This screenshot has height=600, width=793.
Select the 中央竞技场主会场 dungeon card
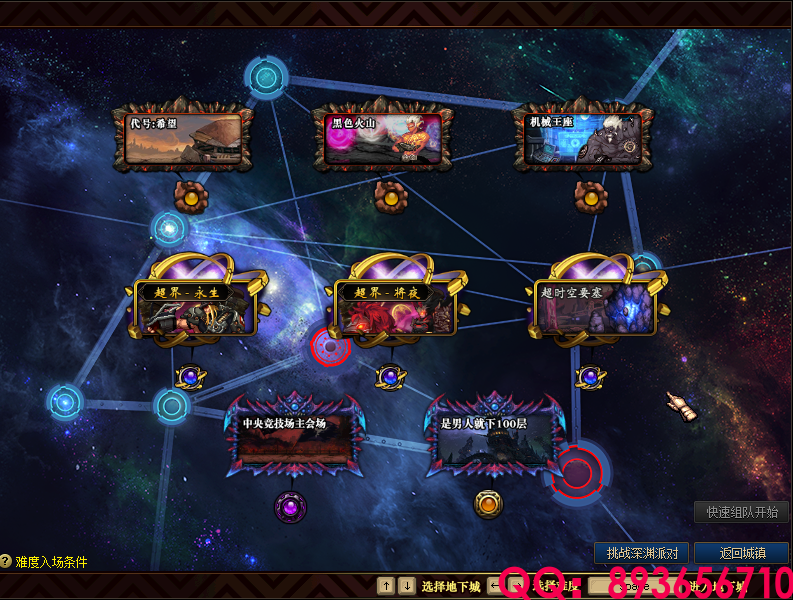[x=295, y=442]
